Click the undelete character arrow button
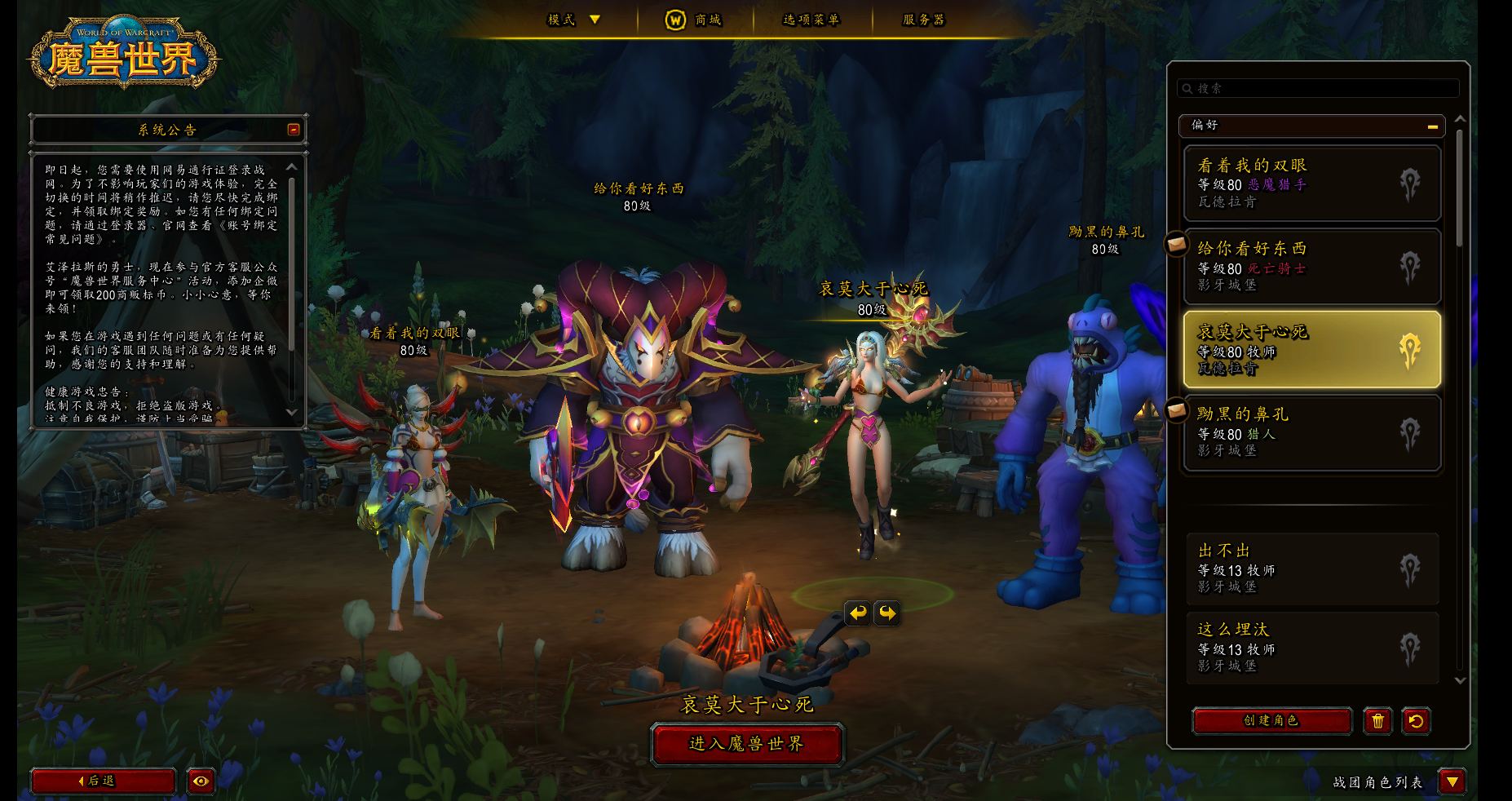This screenshot has width=1512, height=801. (1416, 721)
